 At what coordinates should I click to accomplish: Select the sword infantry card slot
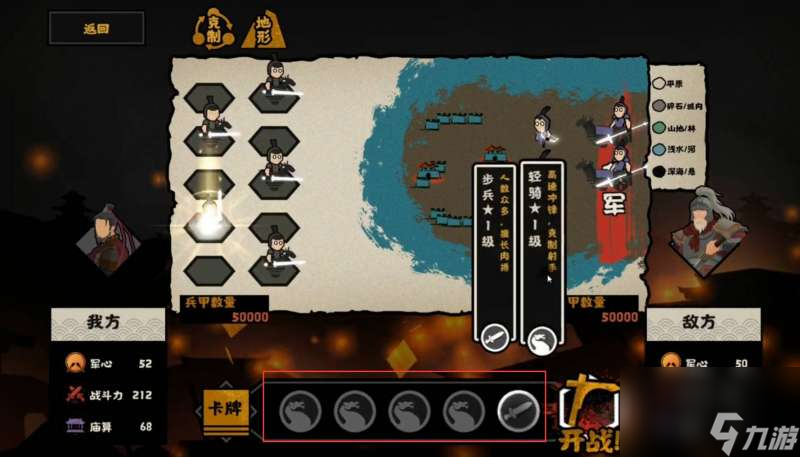(x=518, y=407)
